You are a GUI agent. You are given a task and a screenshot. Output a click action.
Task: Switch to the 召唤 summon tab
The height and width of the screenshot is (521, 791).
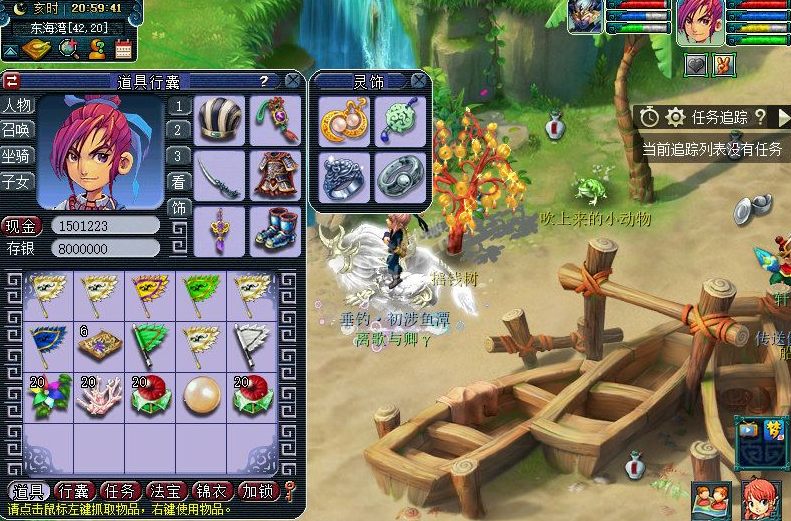pos(17,131)
